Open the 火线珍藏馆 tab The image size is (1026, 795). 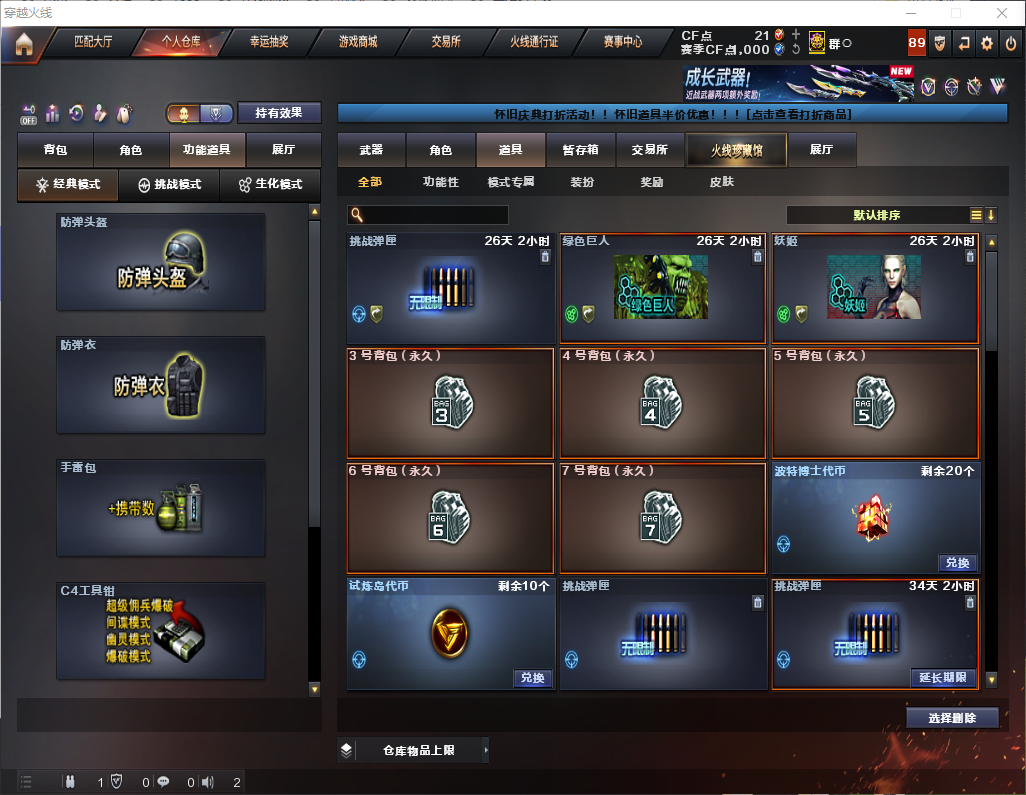tap(736, 150)
